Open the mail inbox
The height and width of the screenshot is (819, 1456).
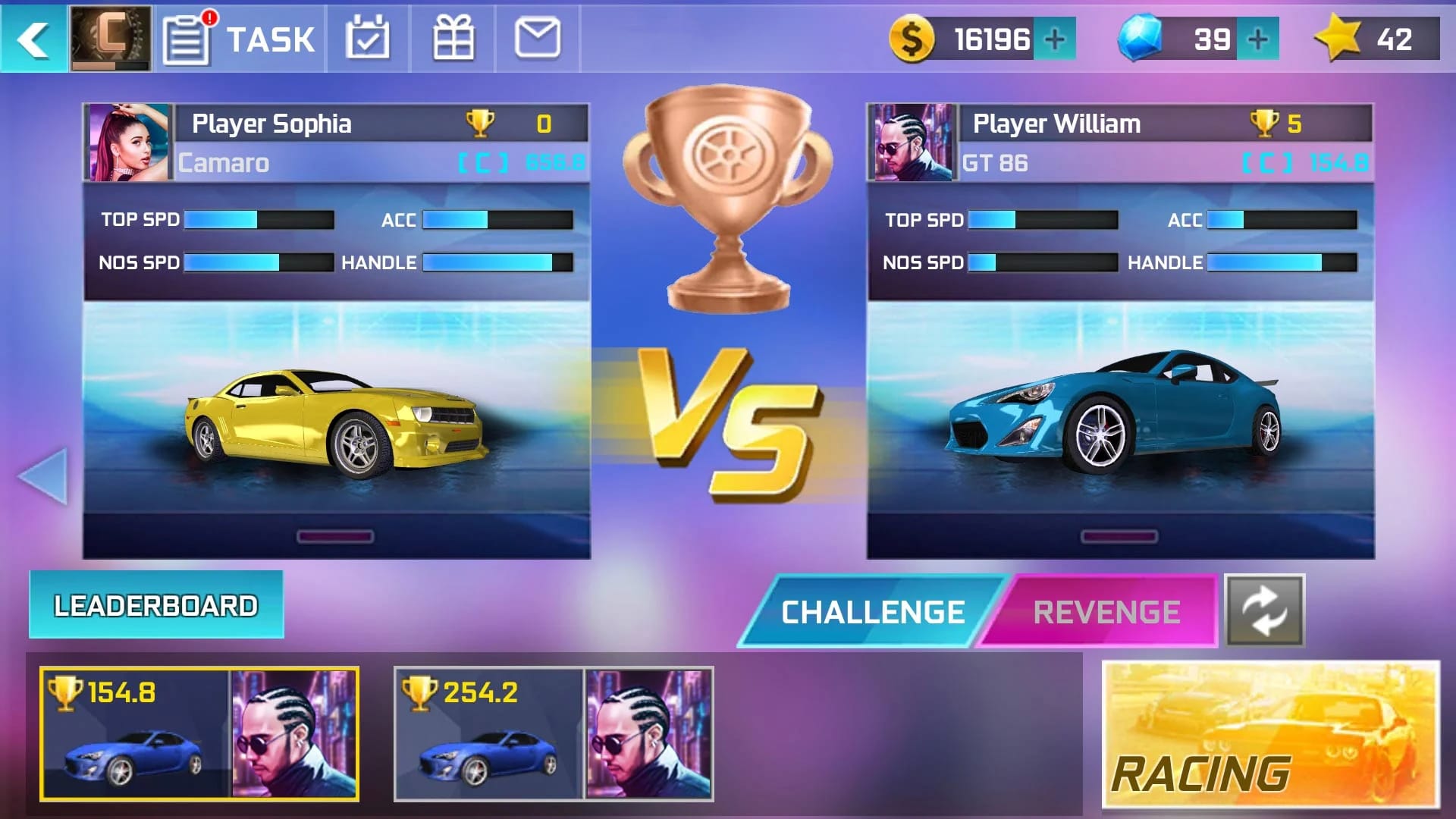[537, 38]
